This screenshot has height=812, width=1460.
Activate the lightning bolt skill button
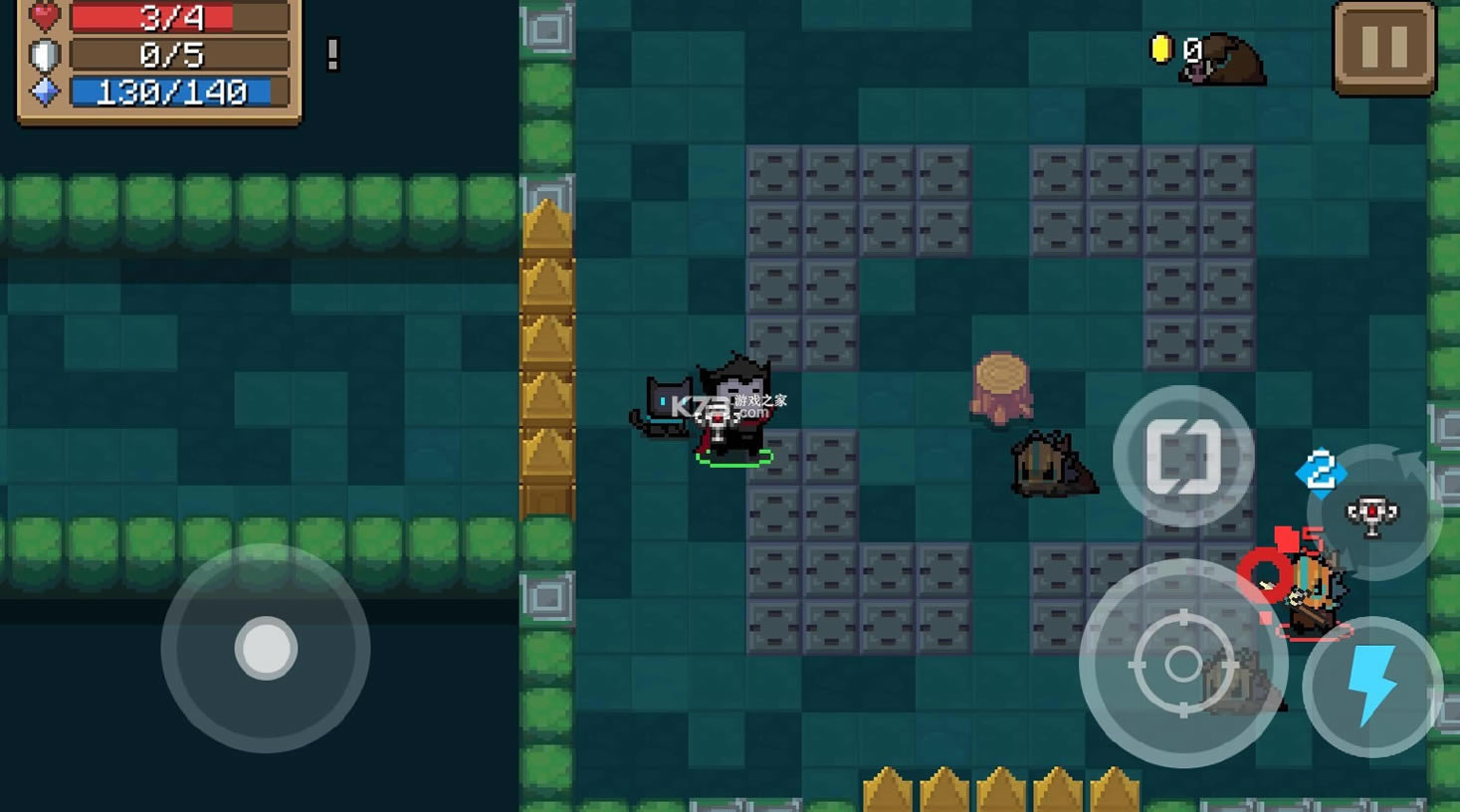1372,687
